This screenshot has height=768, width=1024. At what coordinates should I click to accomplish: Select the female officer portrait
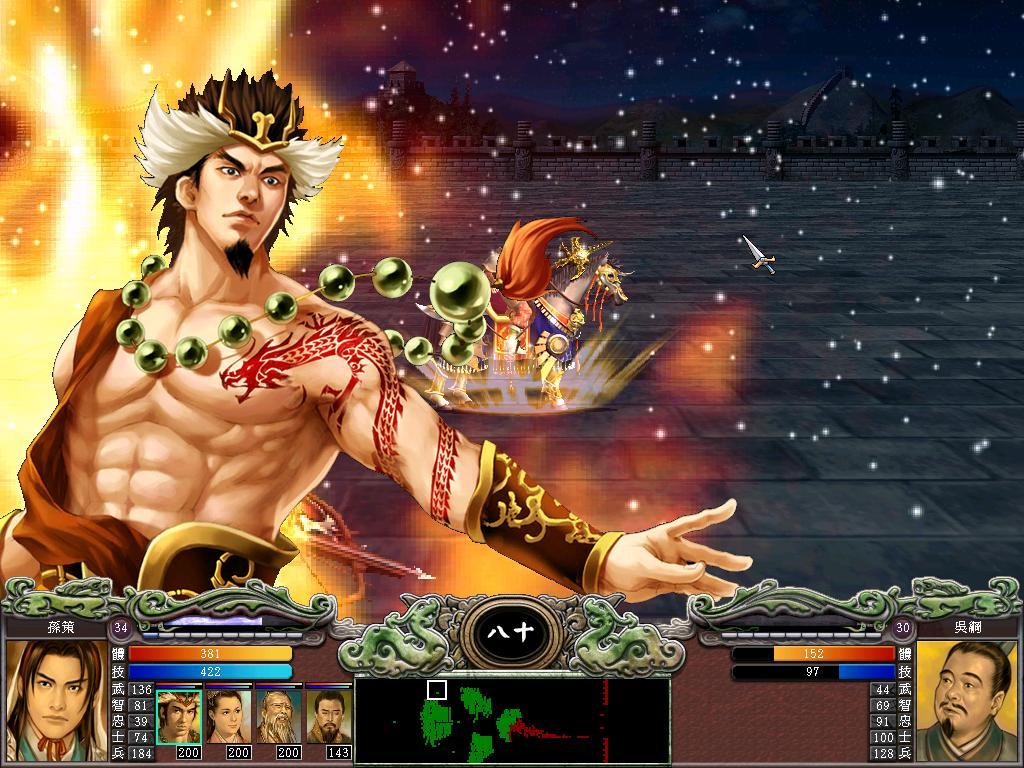[228, 716]
